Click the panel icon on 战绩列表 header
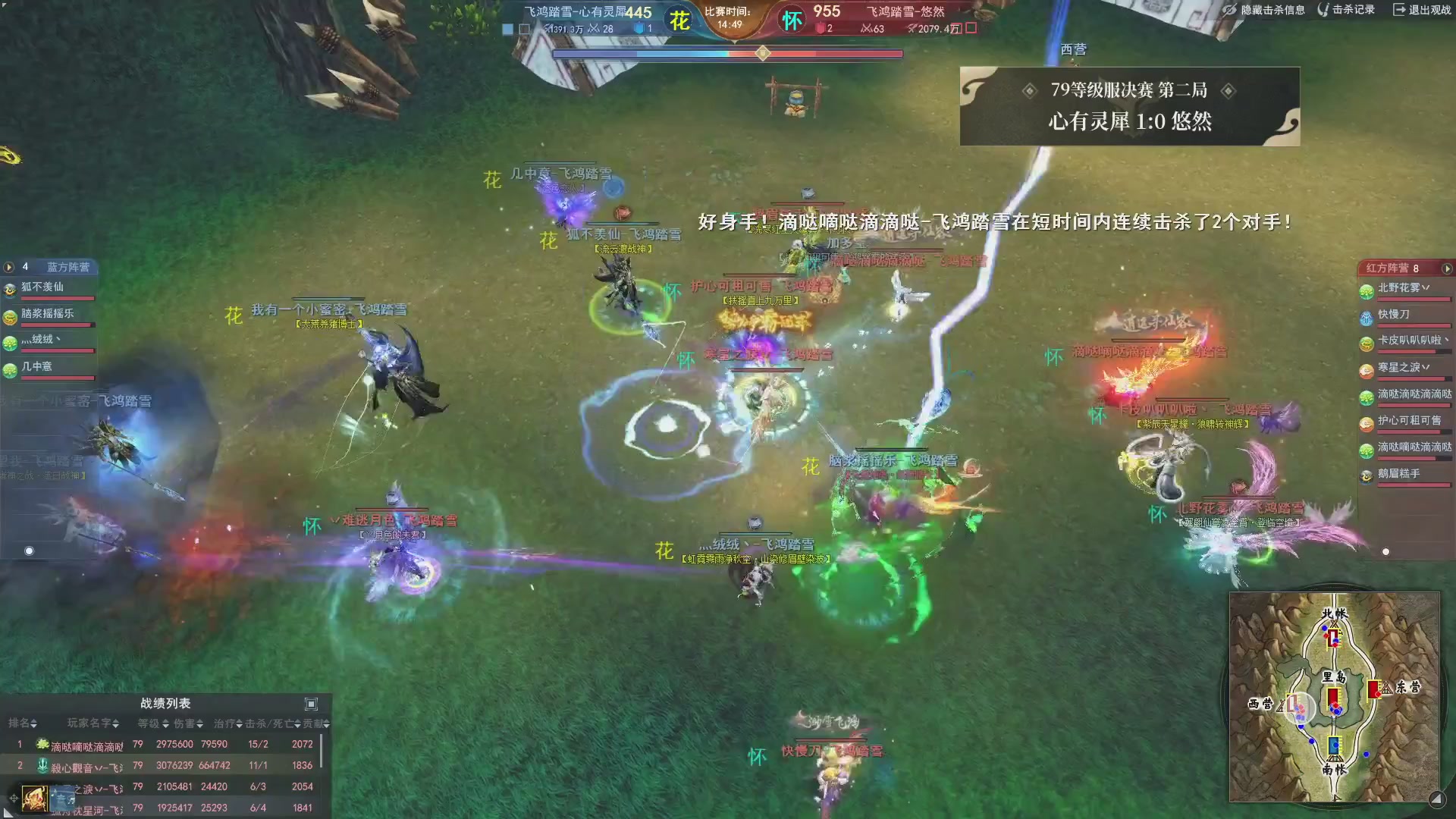 309,703
